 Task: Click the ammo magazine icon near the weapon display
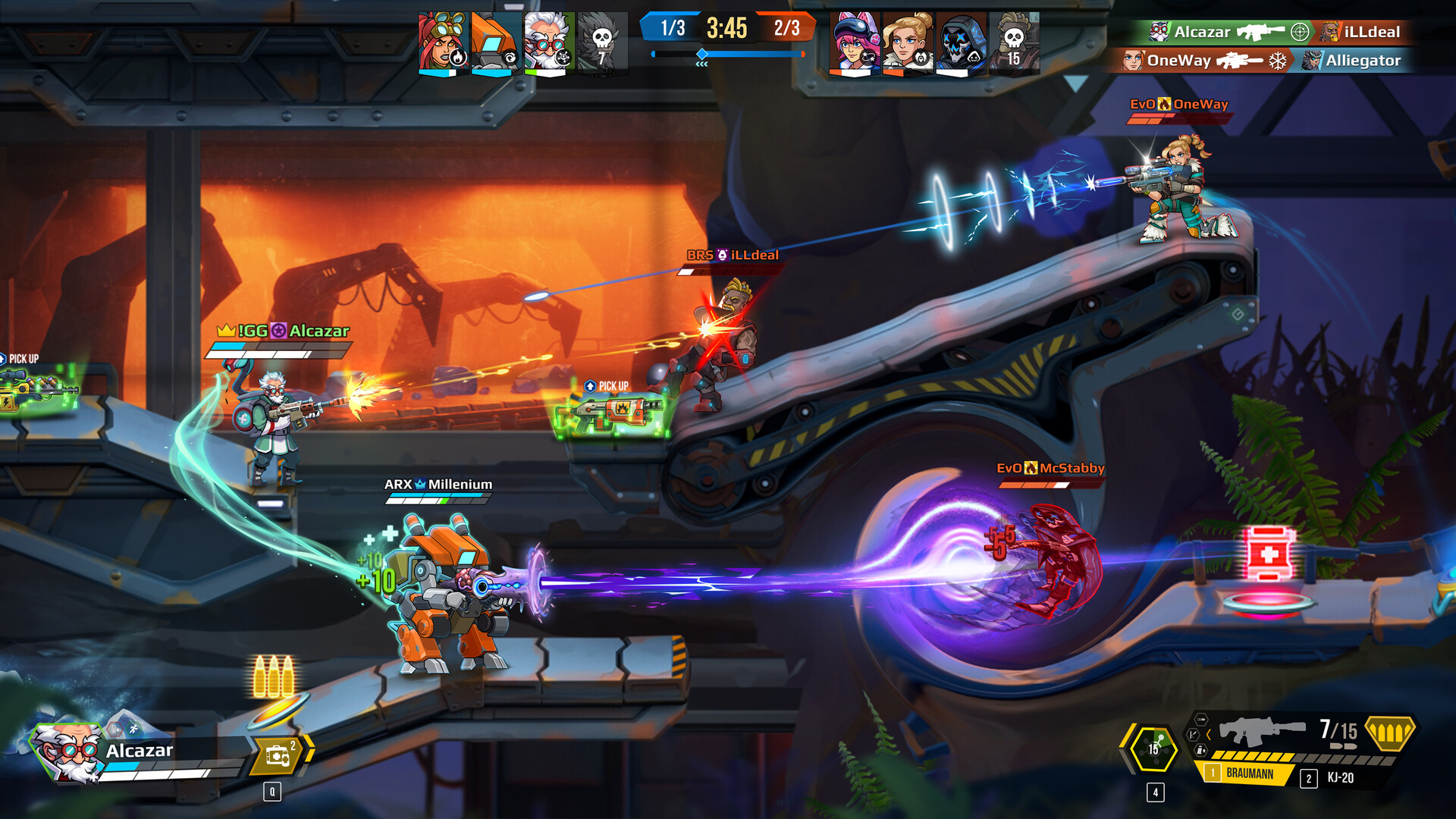point(1200,751)
